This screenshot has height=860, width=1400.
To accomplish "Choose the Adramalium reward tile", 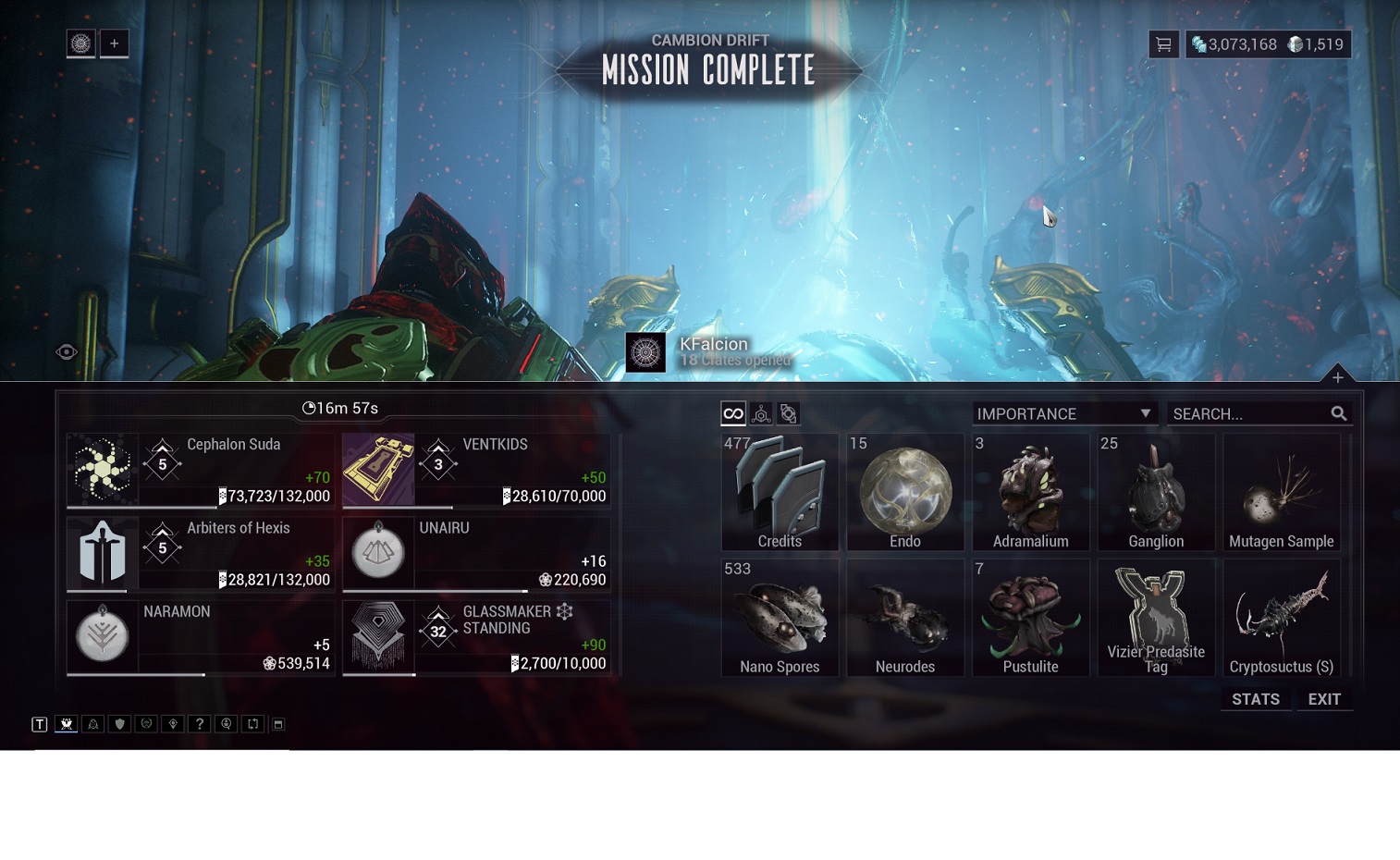I will click(1030, 492).
